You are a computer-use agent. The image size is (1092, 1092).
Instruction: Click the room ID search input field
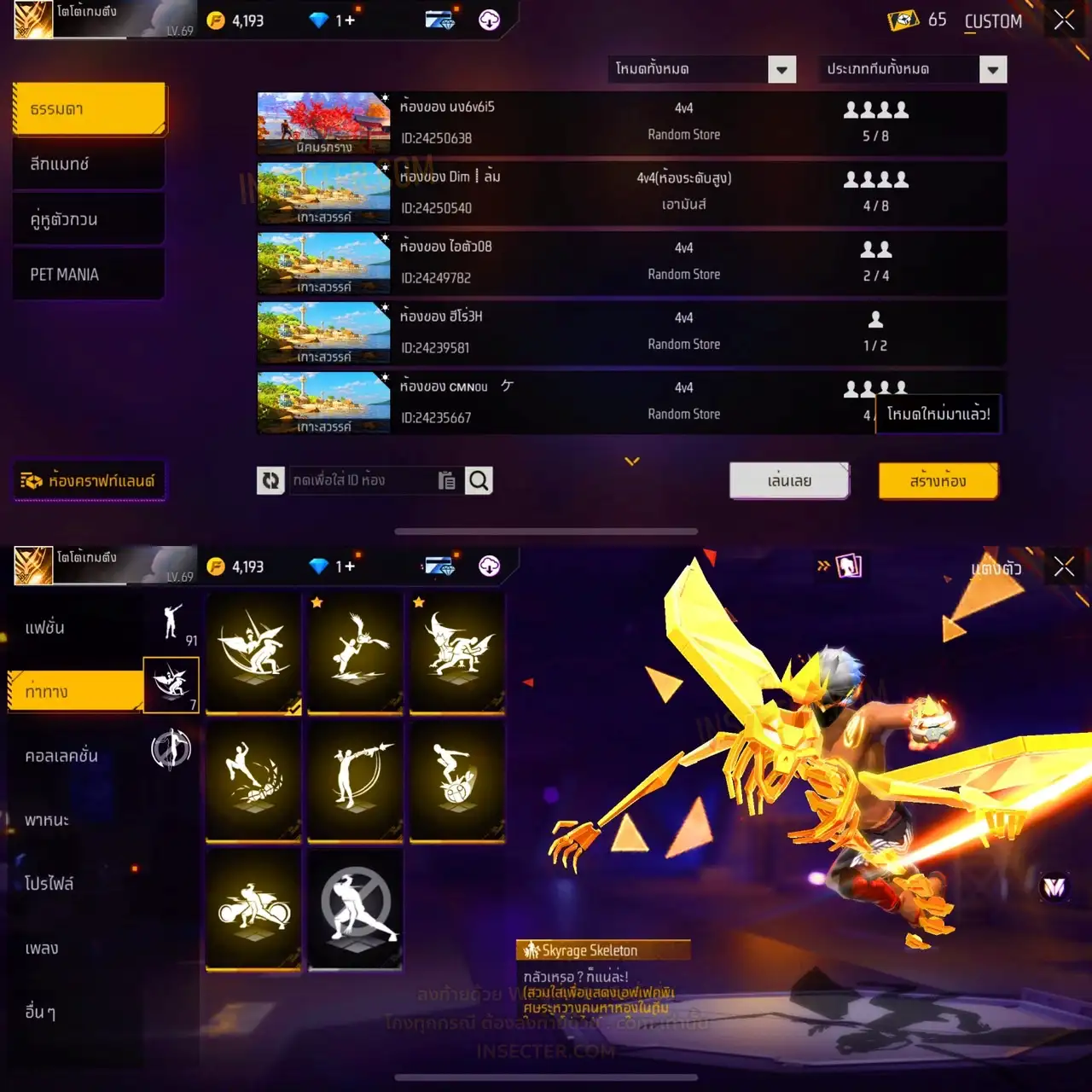(363, 481)
